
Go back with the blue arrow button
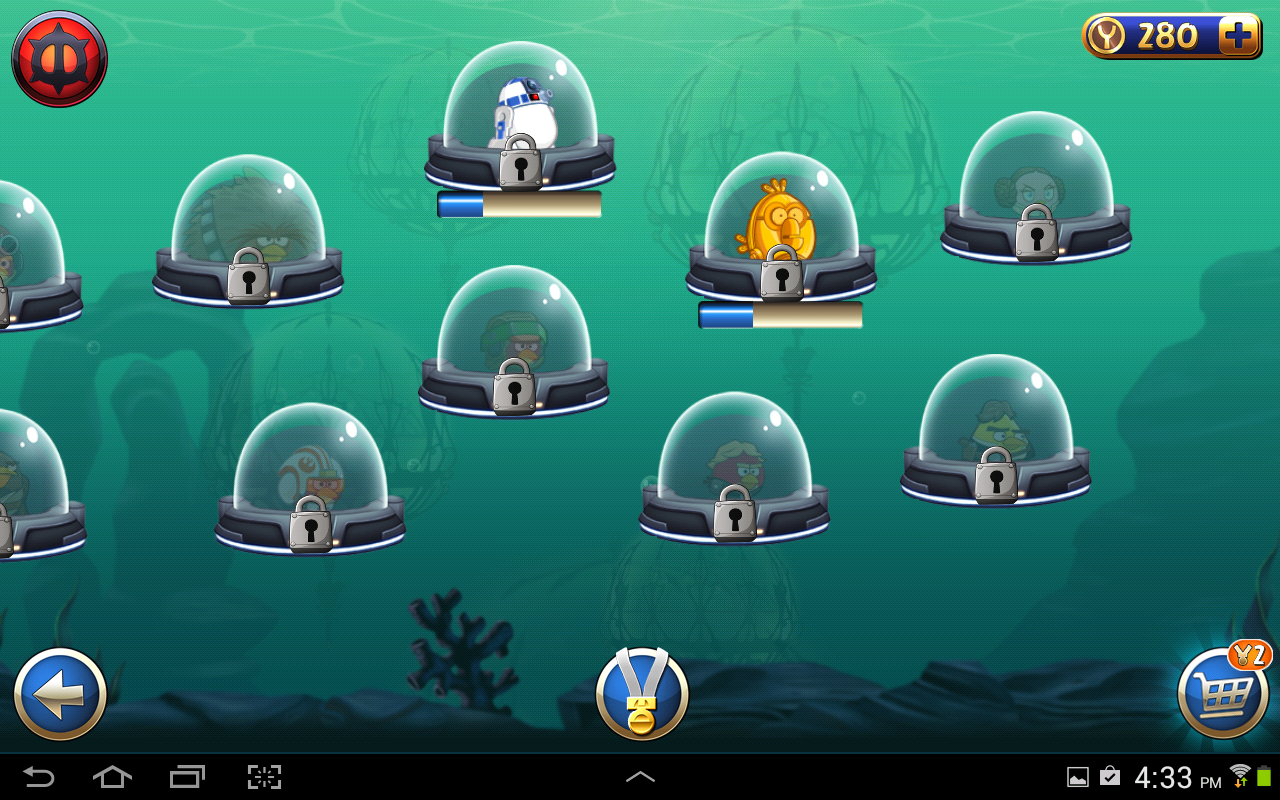[60, 694]
